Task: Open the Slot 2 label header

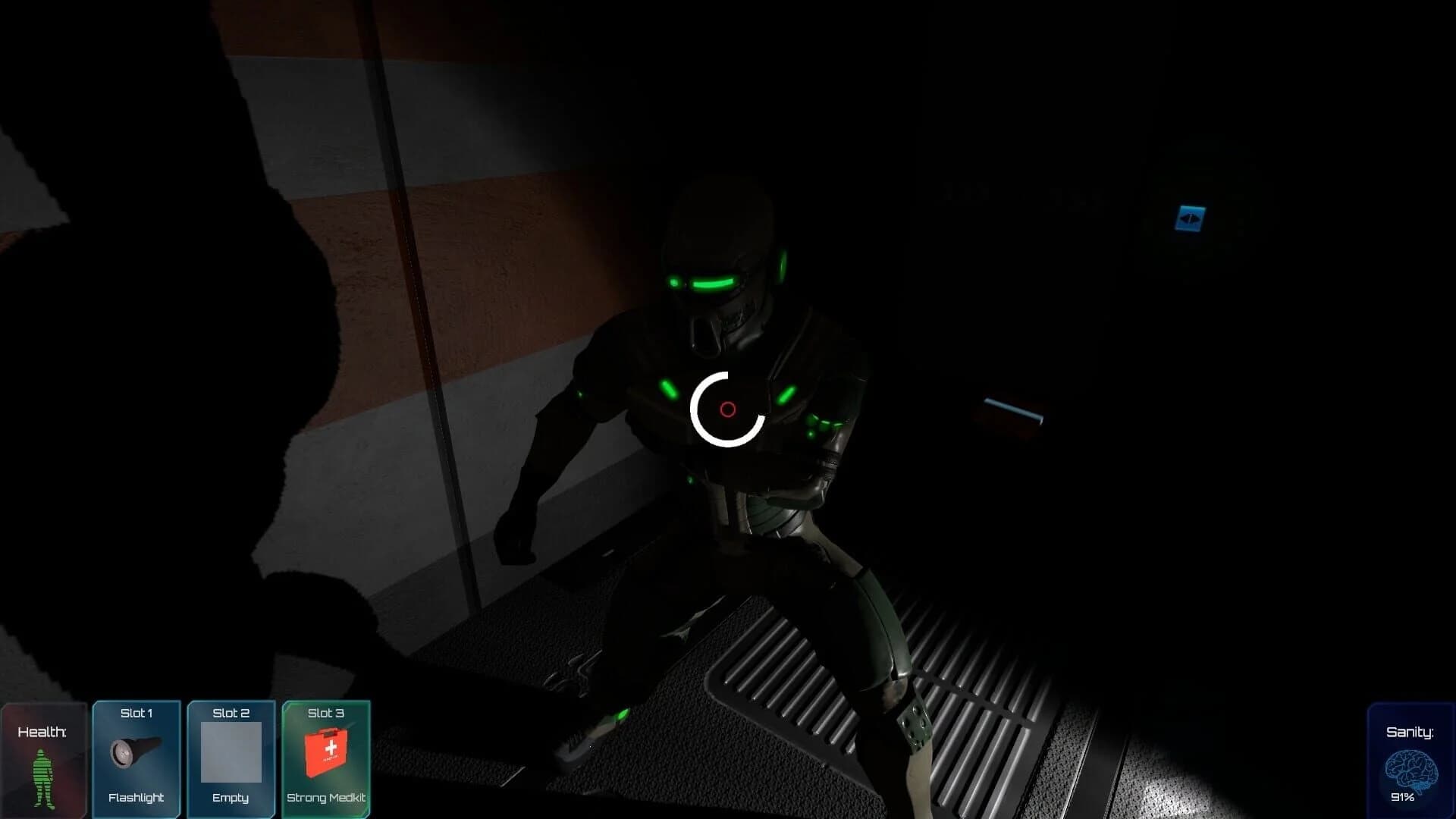Action: point(231,713)
